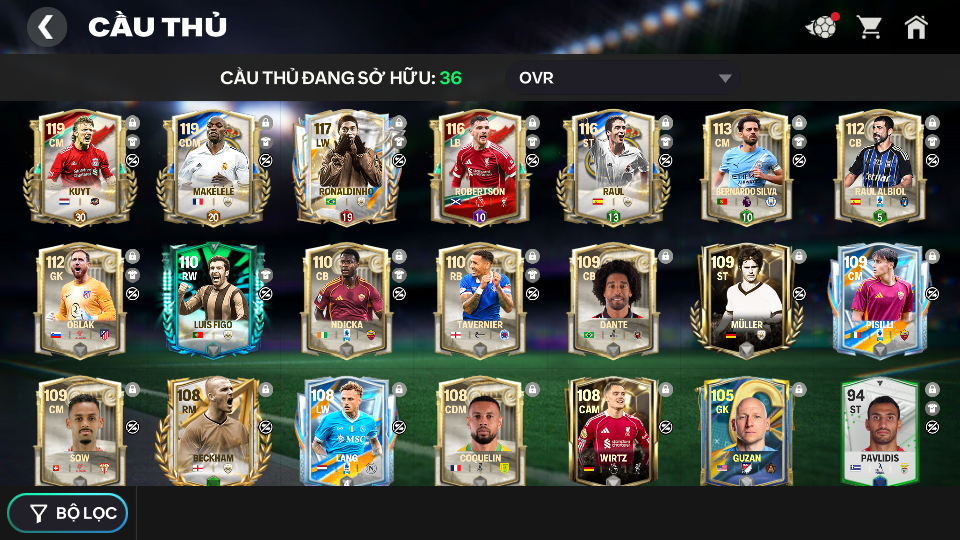
Task: Open the shopping cart store
Action: [869, 27]
